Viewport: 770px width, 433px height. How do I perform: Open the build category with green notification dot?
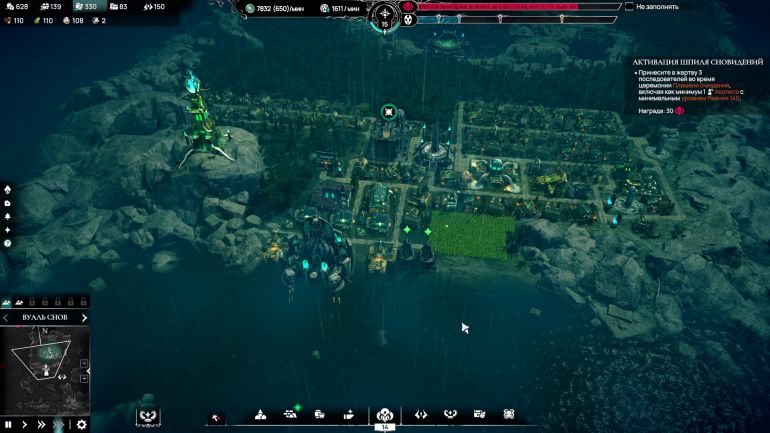coord(291,413)
